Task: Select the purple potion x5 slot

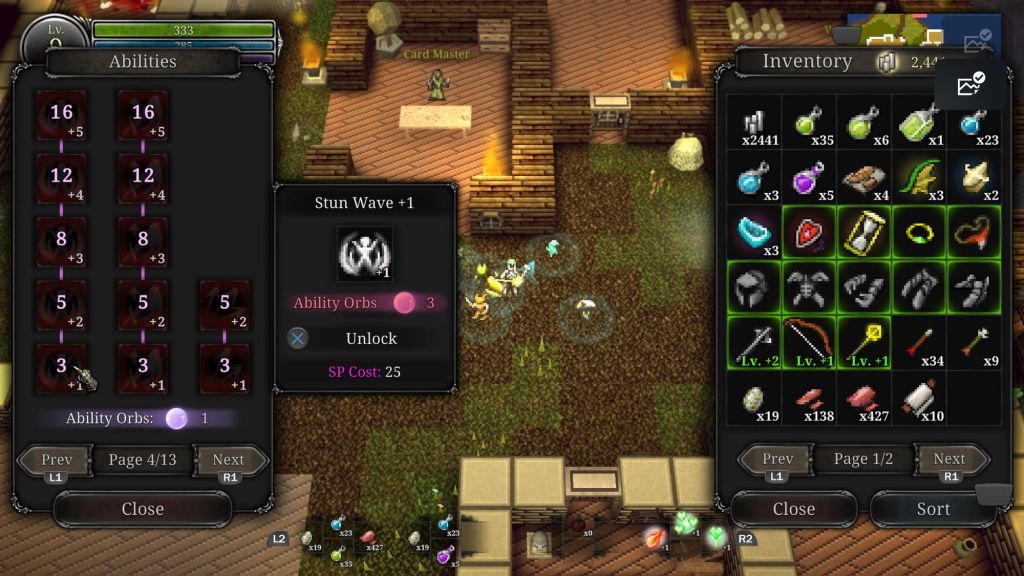Action: (809, 178)
